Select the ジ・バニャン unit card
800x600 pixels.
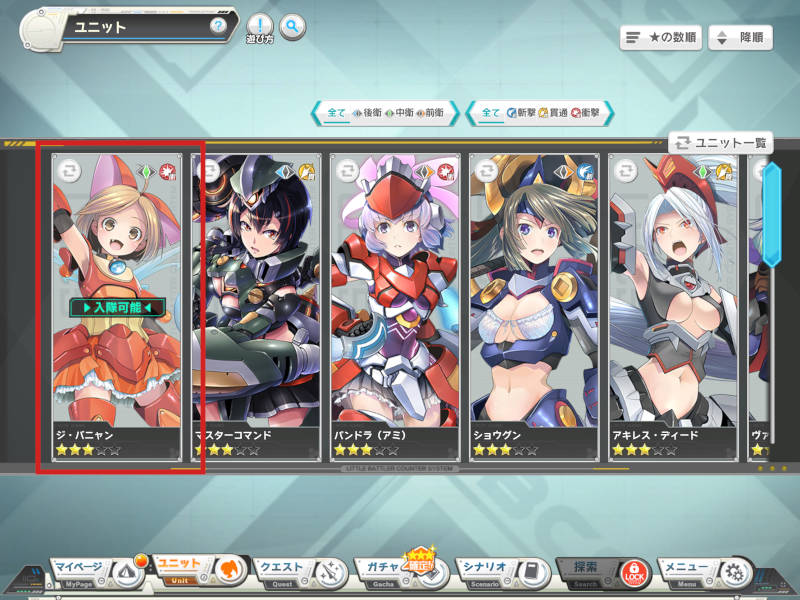tap(118, 300)
